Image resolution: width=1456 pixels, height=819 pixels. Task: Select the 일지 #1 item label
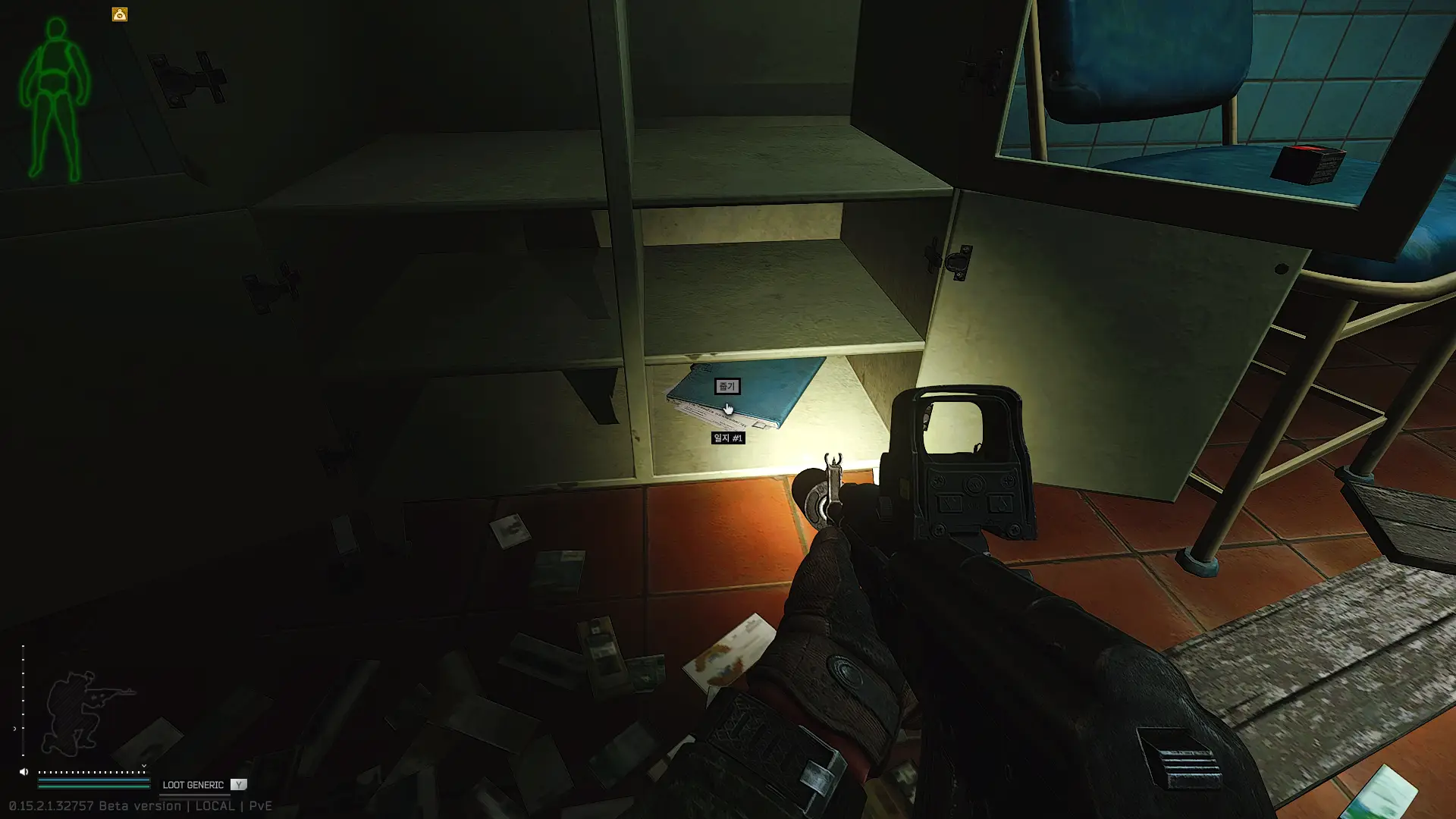point(730,437)
